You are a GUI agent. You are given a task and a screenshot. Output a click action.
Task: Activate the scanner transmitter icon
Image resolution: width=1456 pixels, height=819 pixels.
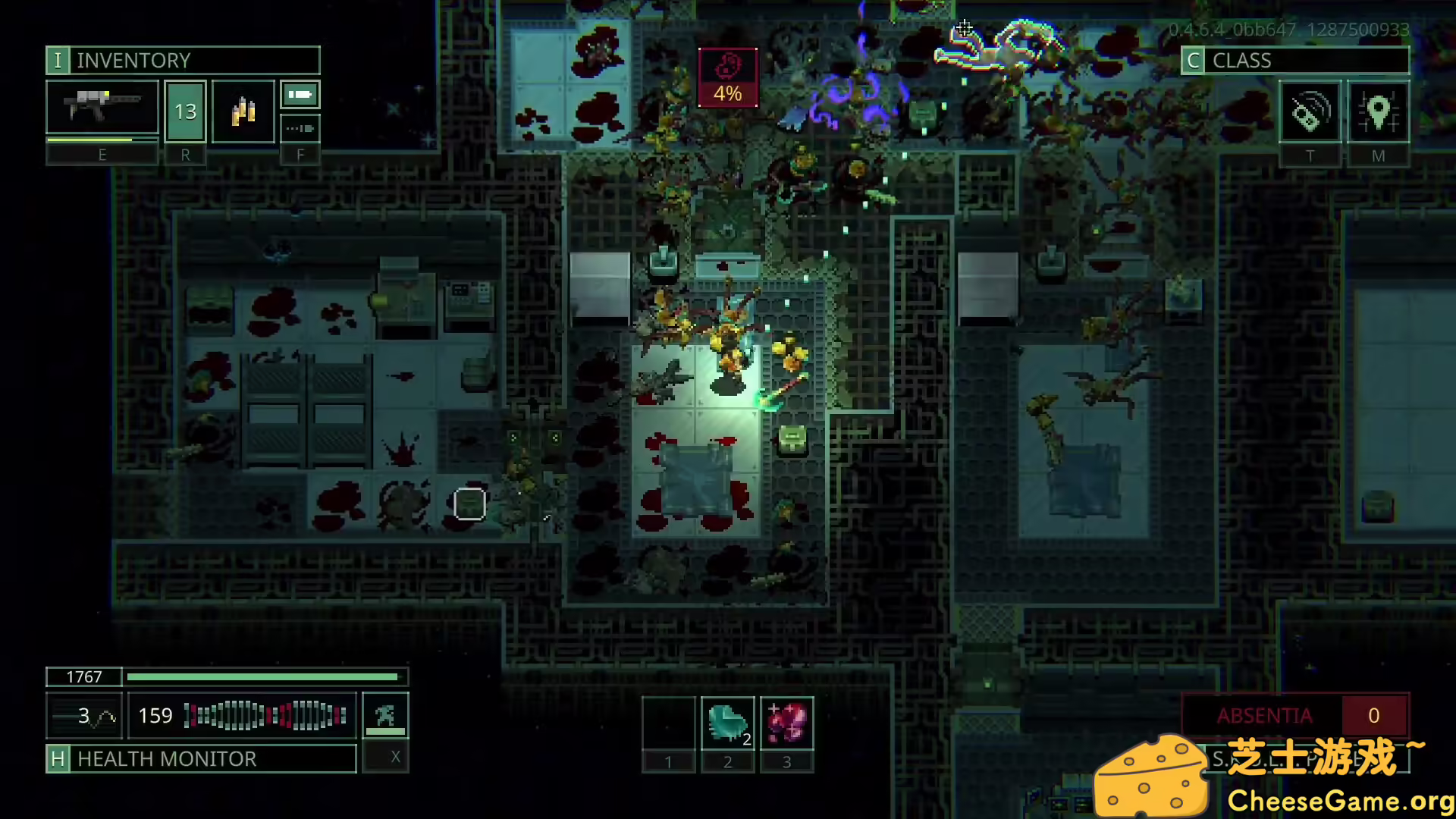click(x=1310, y=112)
